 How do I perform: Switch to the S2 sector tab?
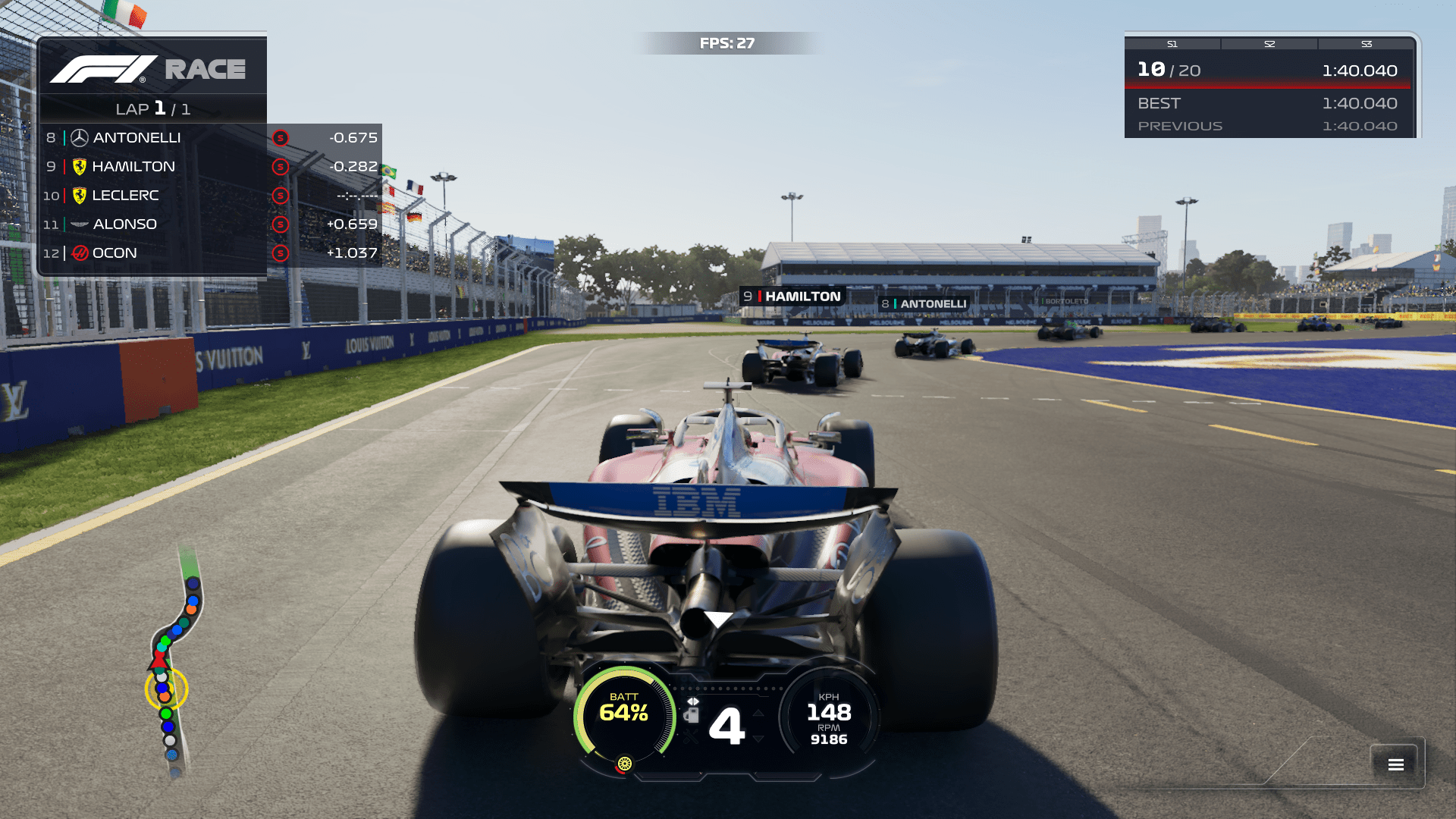1269,43
